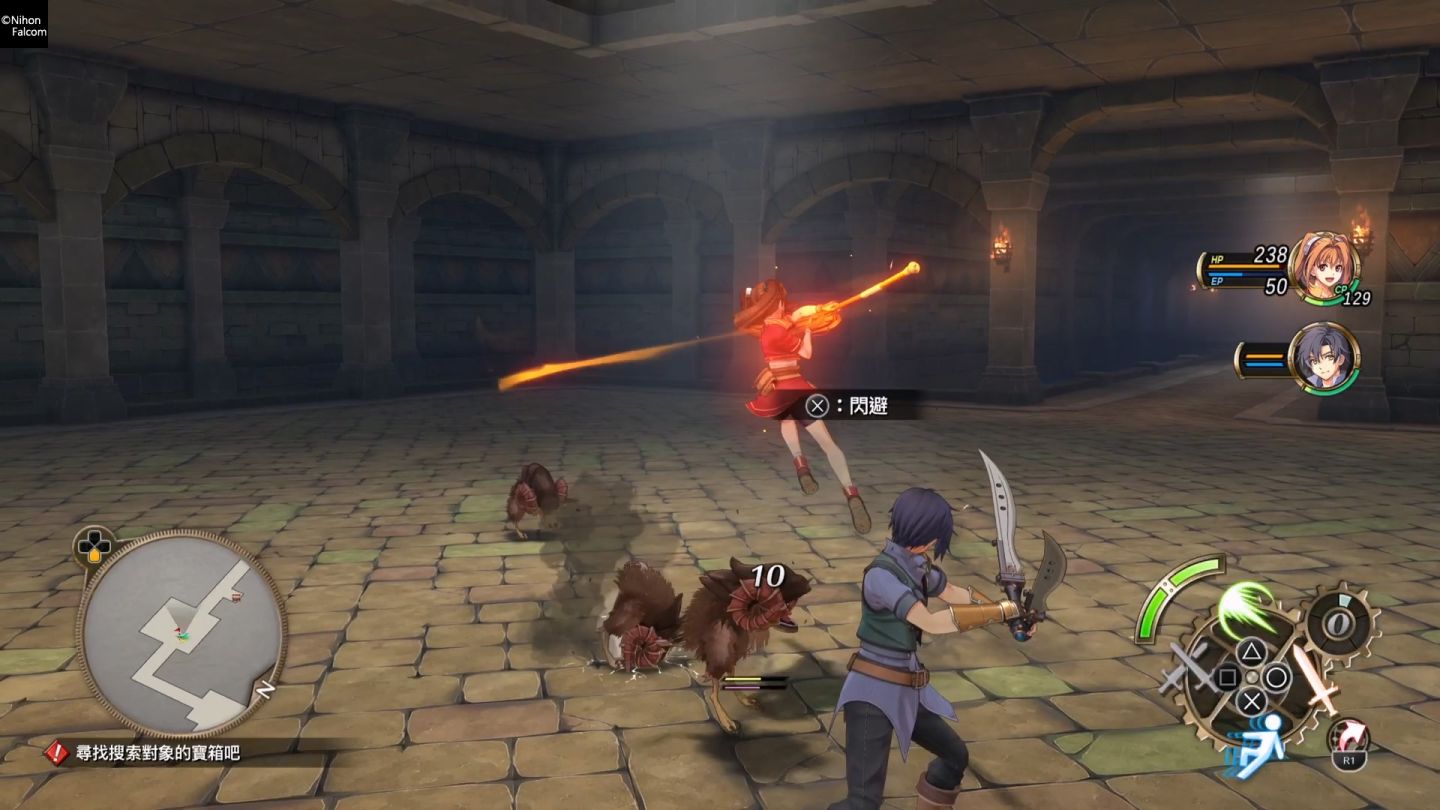Open the circular dungeon minimap
Image resolution: width=1440 pixels, height=810 pixels.
click(x=181, y=634)
